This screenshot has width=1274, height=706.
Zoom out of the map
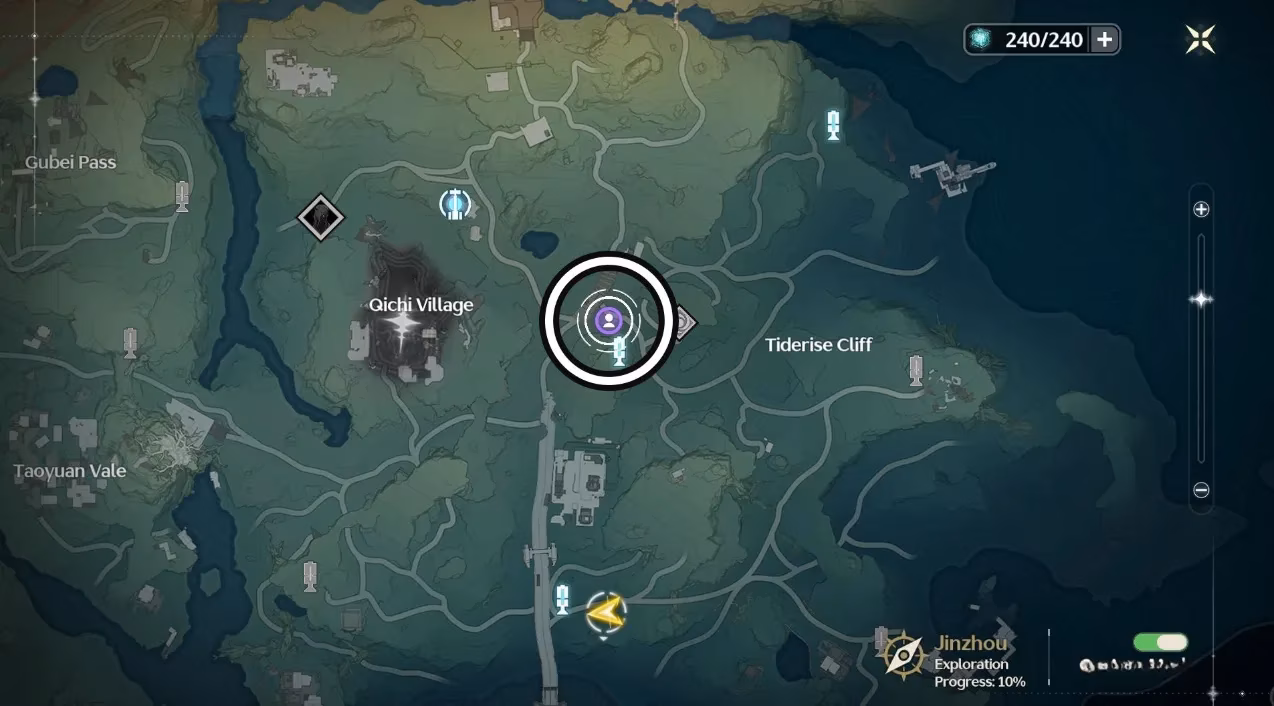[x=1201, y=490]
